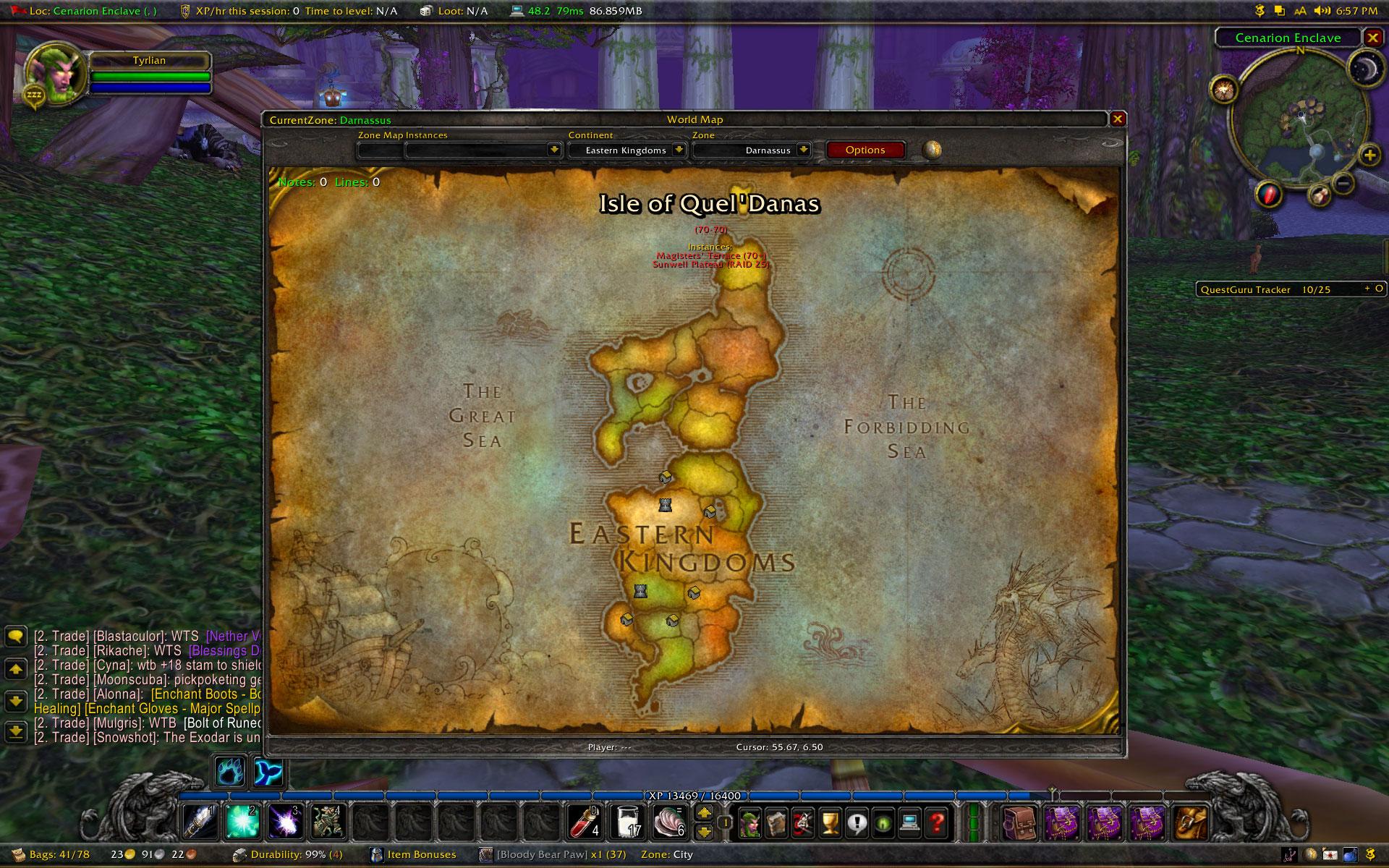
Task: Open the Continent dropdown showing Eastern Kingdoms
Action: click(679, 150)
